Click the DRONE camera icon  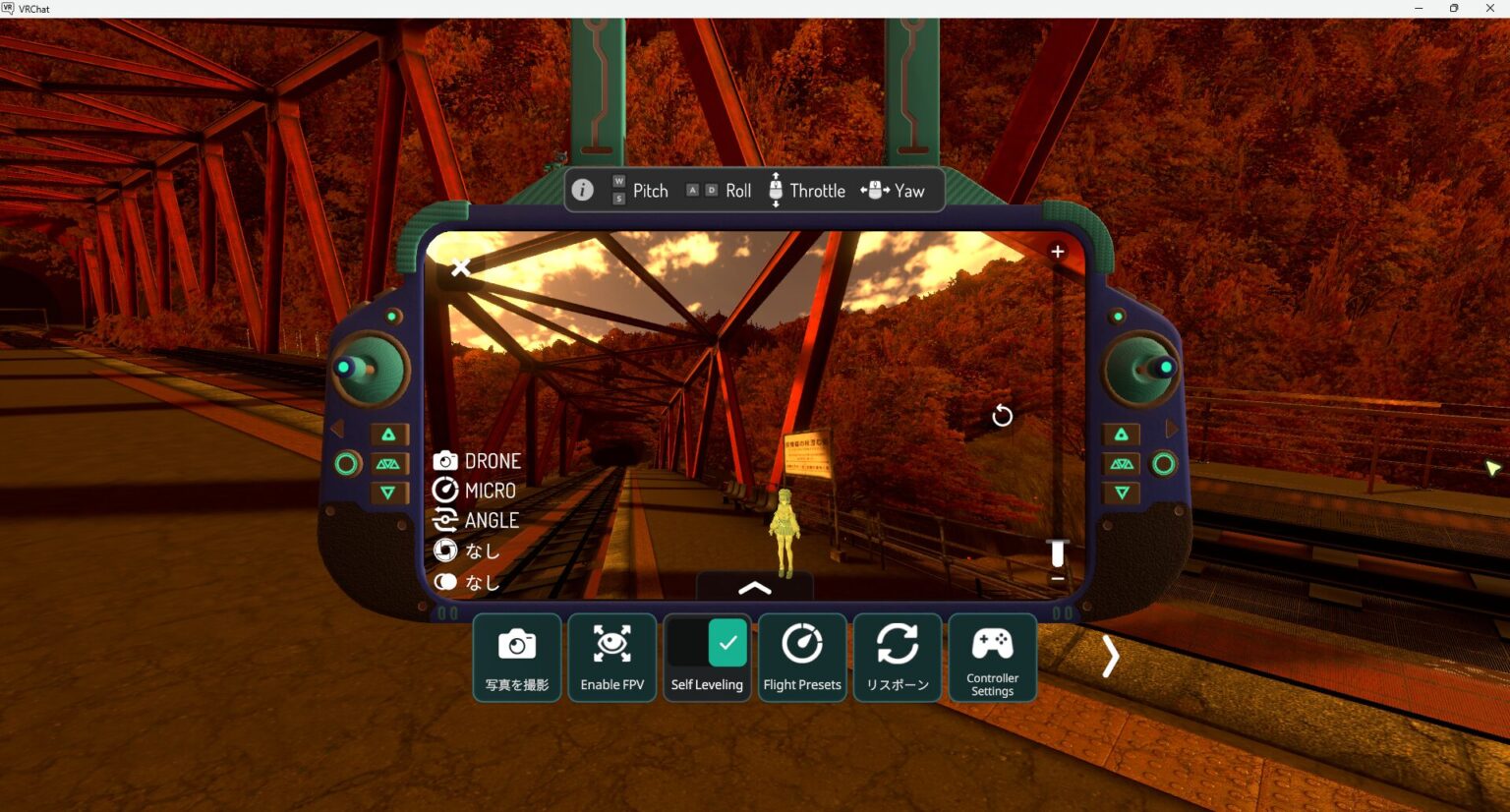(x=447, y=460)
